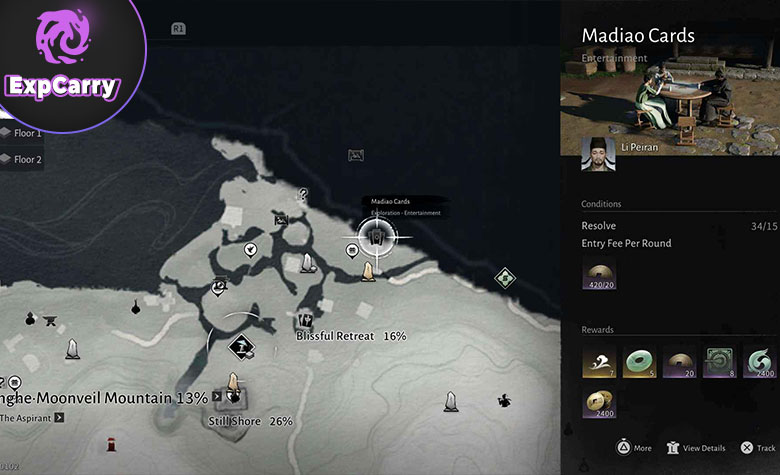Click the Blissful Retreat location marker
The width and height of the screenshot is (780, 475).
(x=306, y=321)
